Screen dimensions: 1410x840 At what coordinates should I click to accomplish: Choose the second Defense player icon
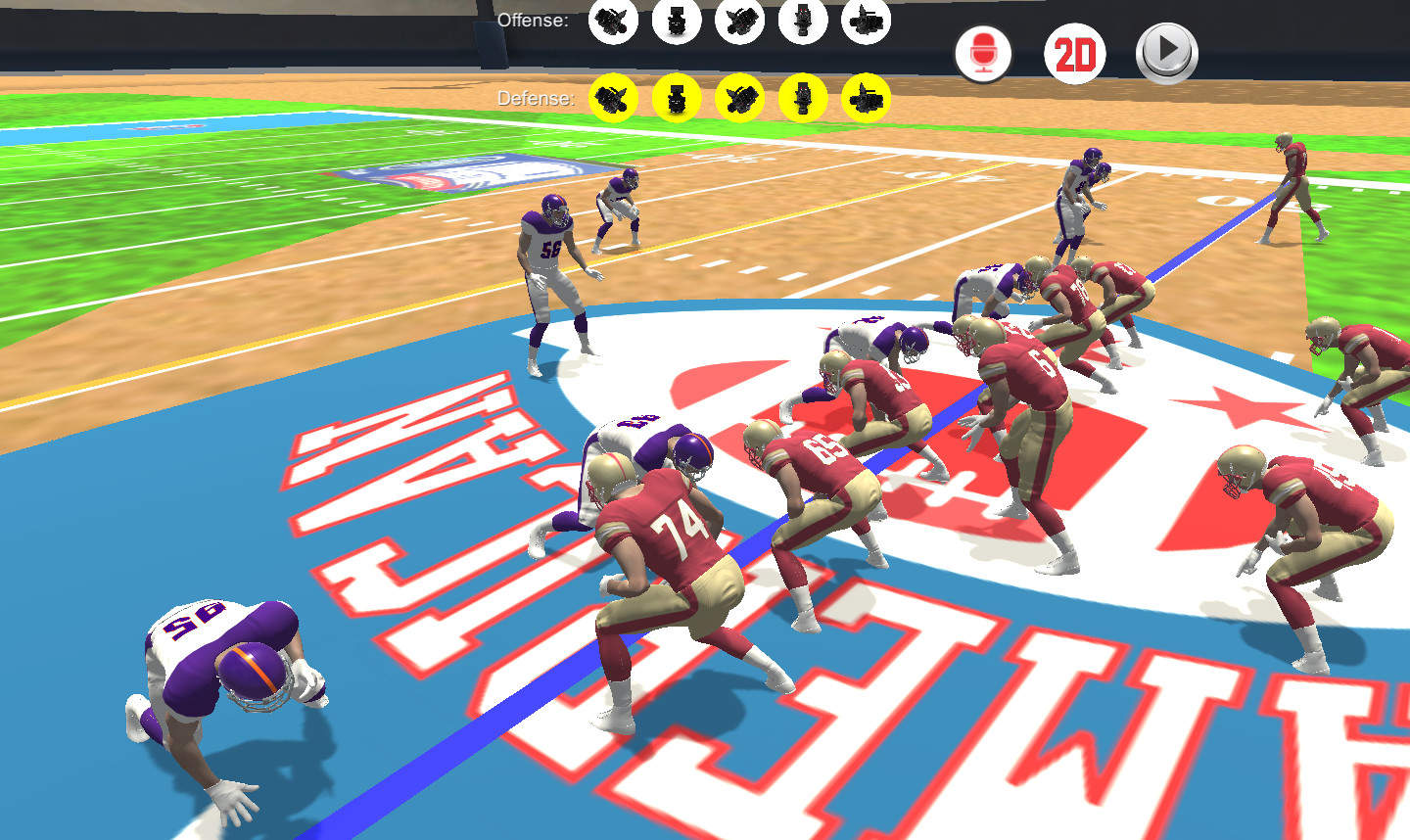(676, 98)
